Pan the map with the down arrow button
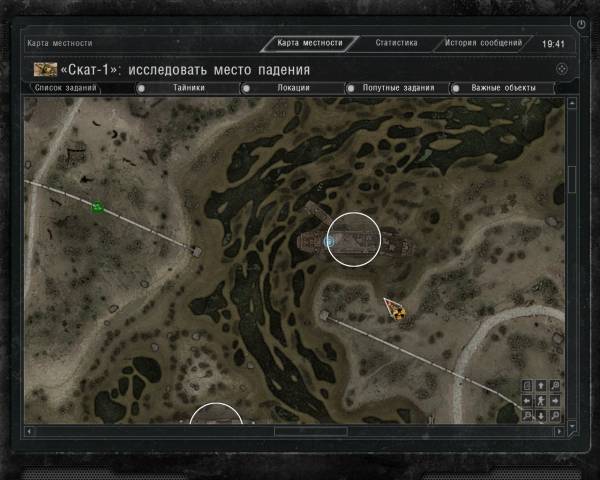This screenshot has width=600, height=480. pos(541,415)
